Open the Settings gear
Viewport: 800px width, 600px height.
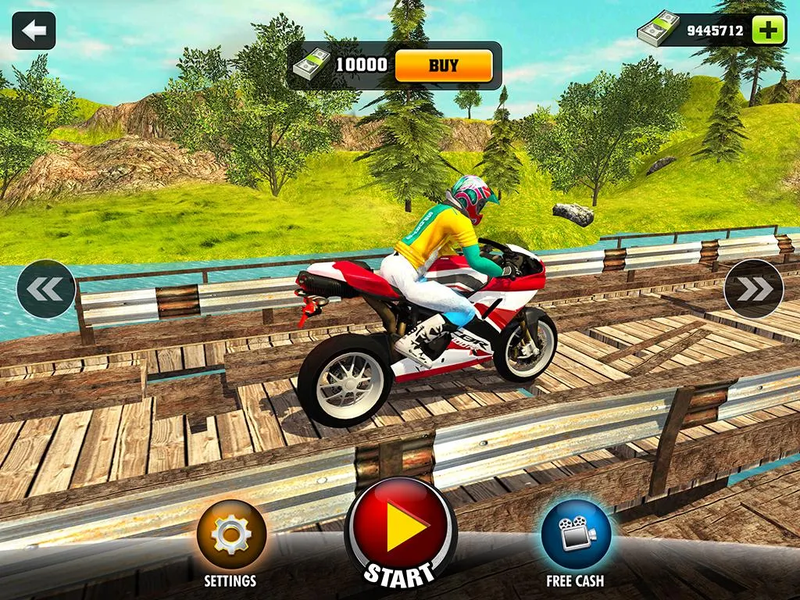click(231, 535)
